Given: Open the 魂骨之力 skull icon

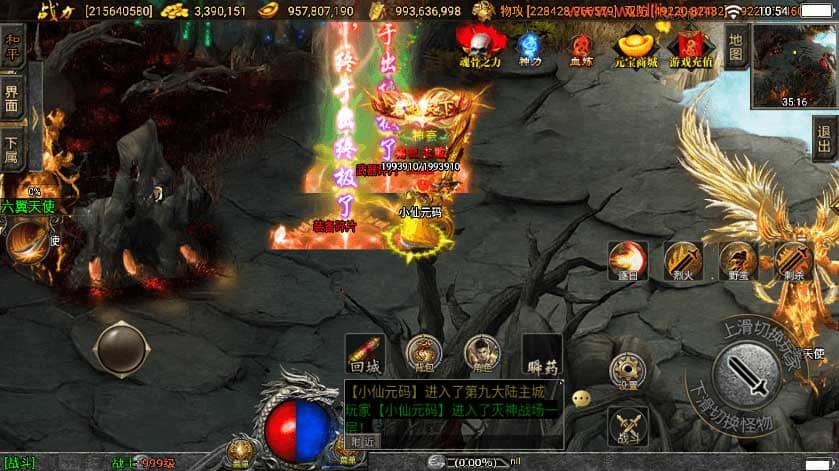Looking at the screenshot, I should pyautogui.click(x=478, y=46).
